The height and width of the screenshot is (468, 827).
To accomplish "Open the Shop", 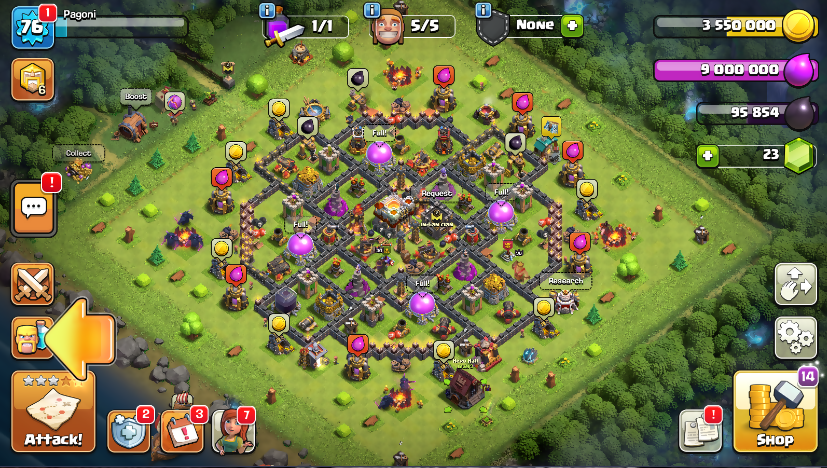I will click(774, 413).
